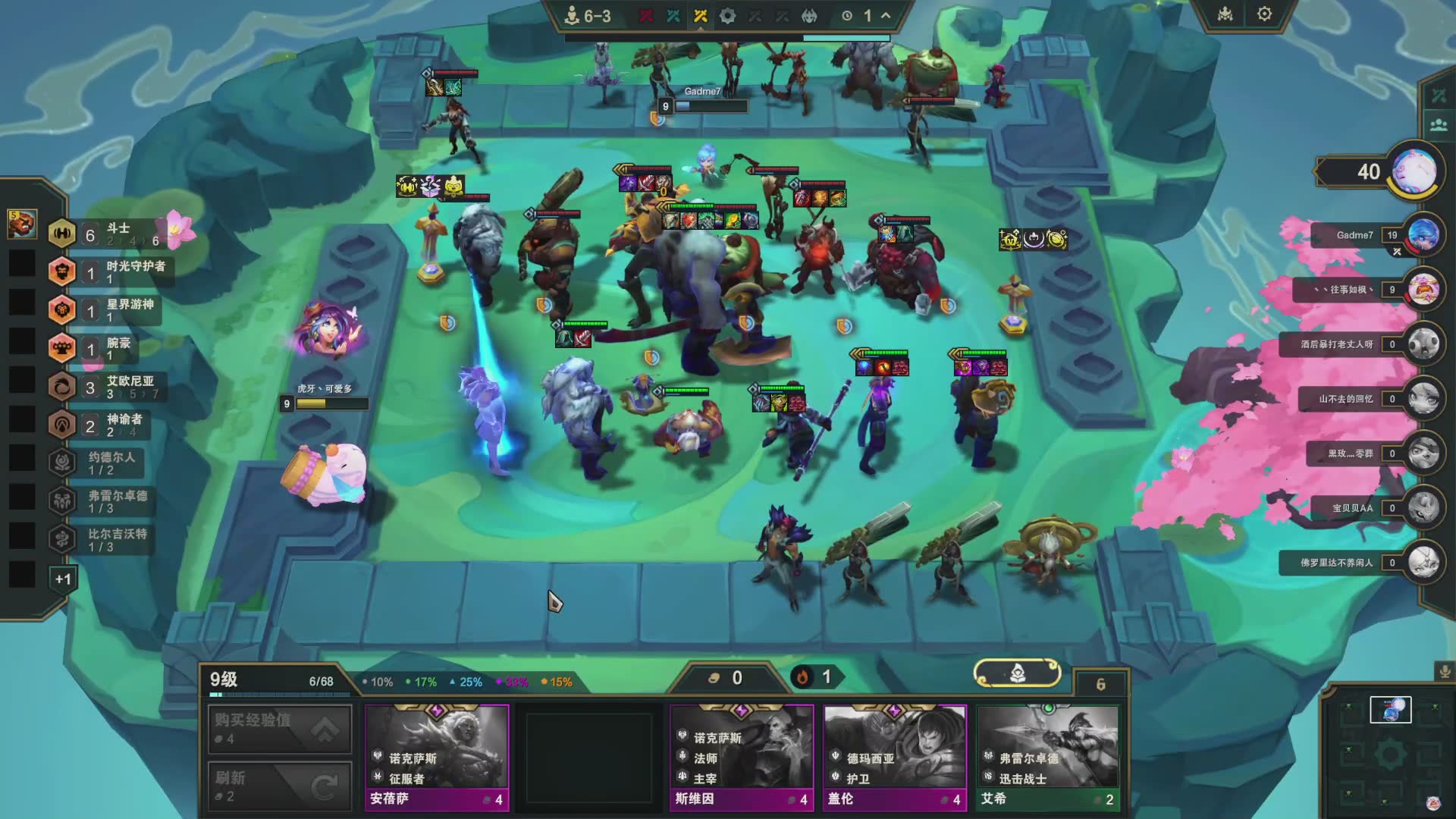This screenshot has width=1456, height=819.
Task: Inspect the 艾欧尼亚 trait row
Action: click(106, 387)
